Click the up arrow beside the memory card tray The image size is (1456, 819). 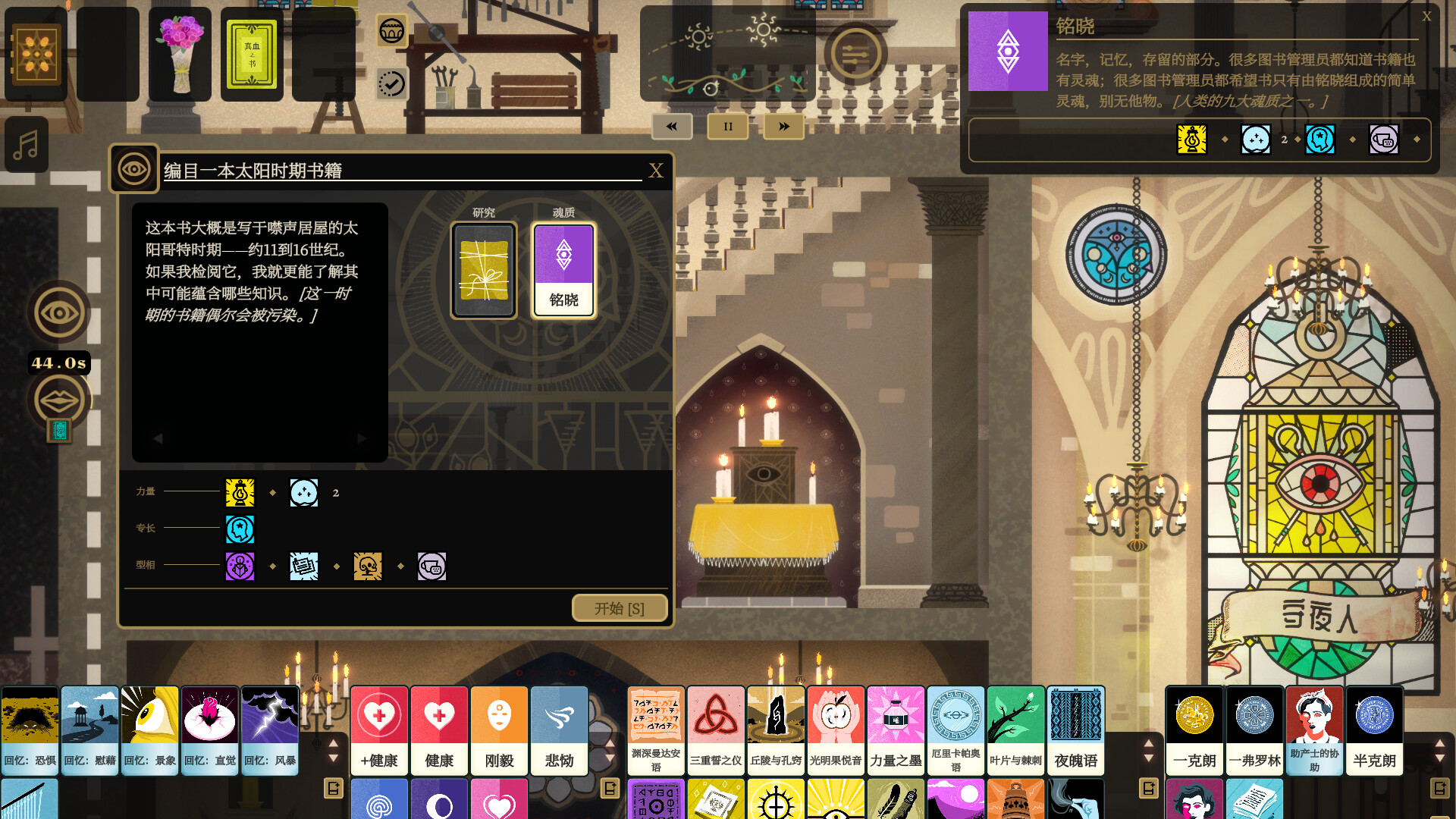[x=333, y=744]
